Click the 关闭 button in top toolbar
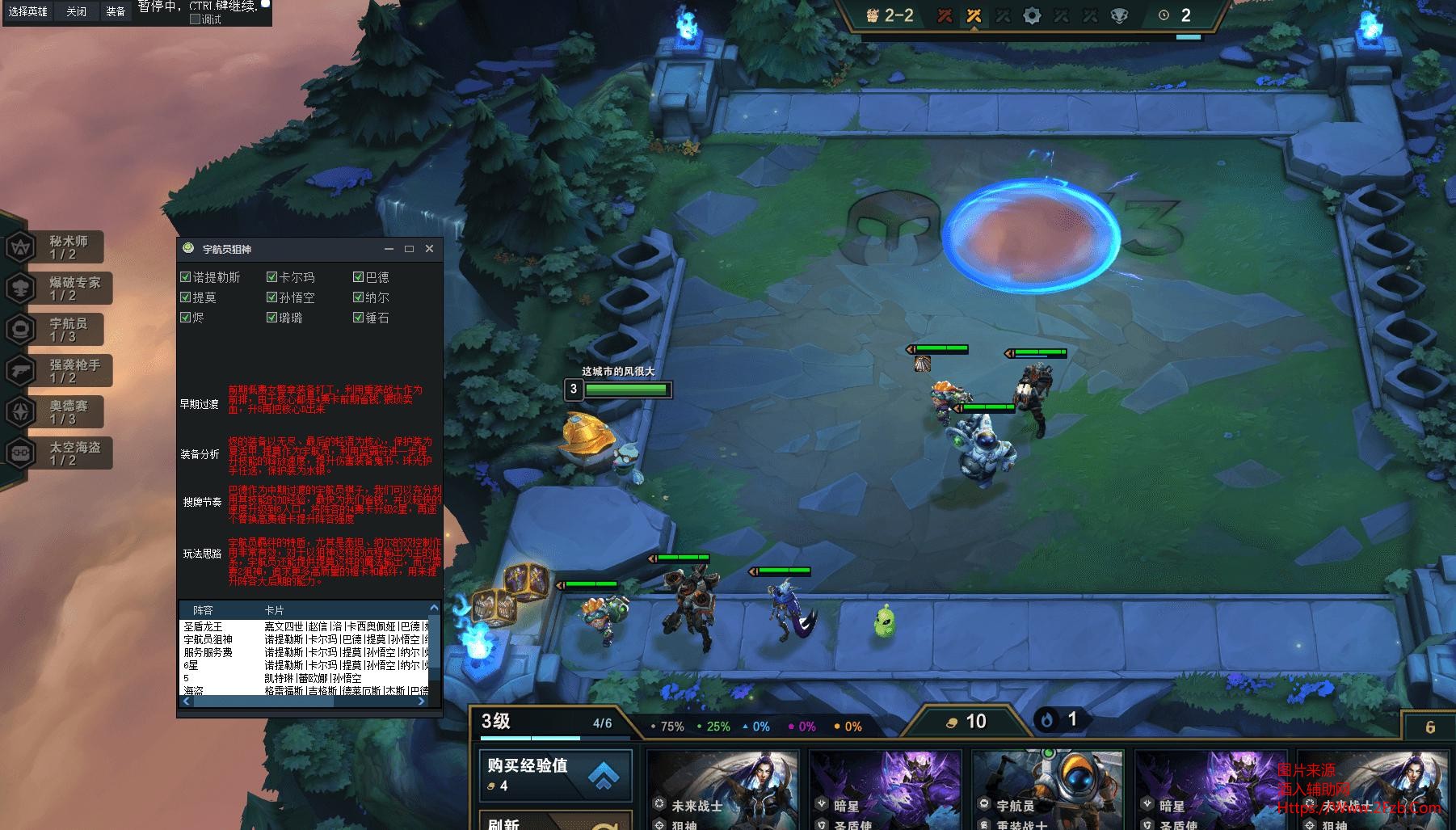Image resolution: width=1456 pixels, height=830 pixels. [x=76, y=12]
